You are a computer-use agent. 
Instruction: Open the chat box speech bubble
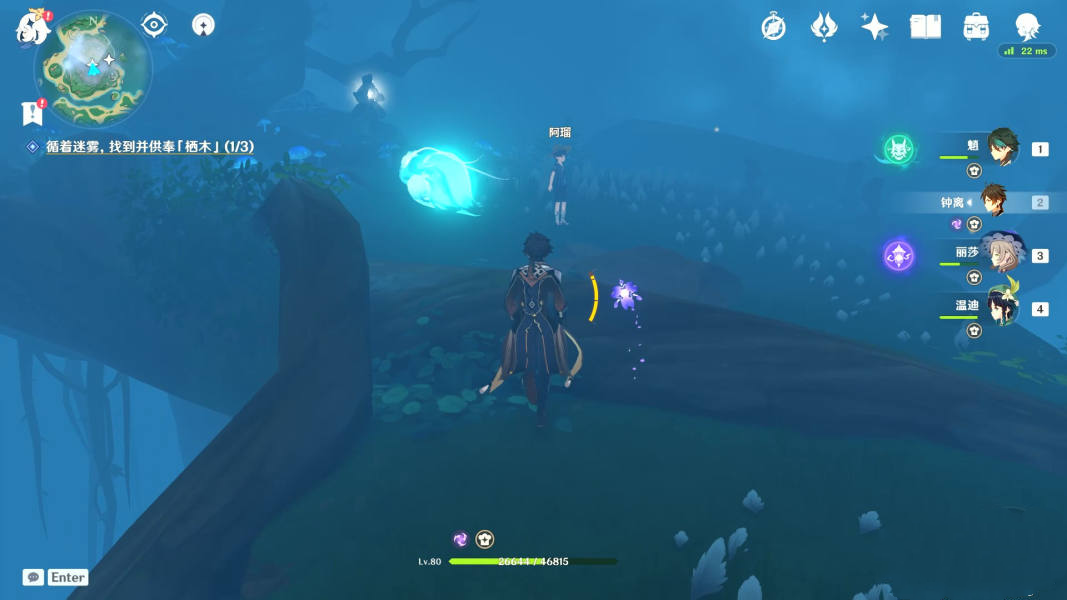(33, 577)
